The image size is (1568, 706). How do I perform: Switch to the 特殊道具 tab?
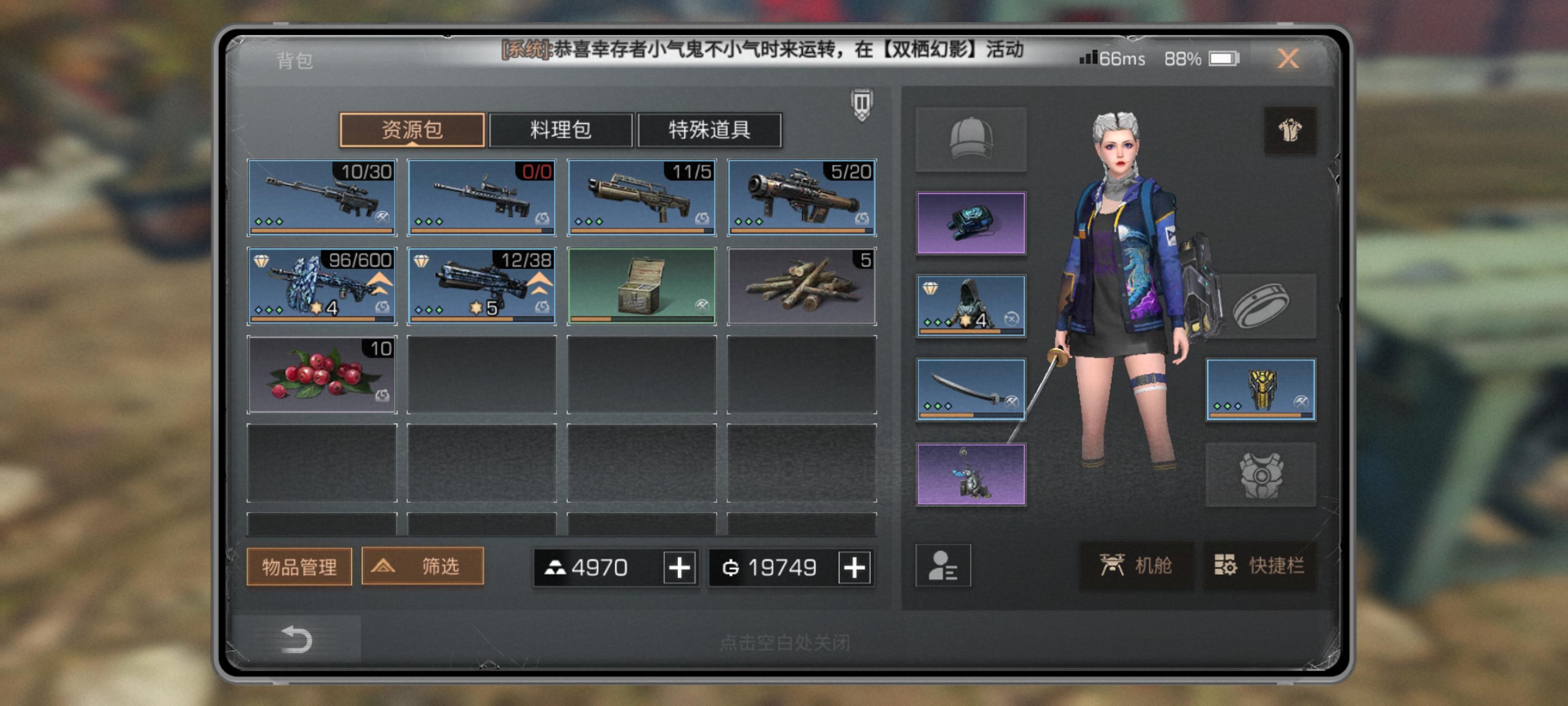[x=709, y=130]
